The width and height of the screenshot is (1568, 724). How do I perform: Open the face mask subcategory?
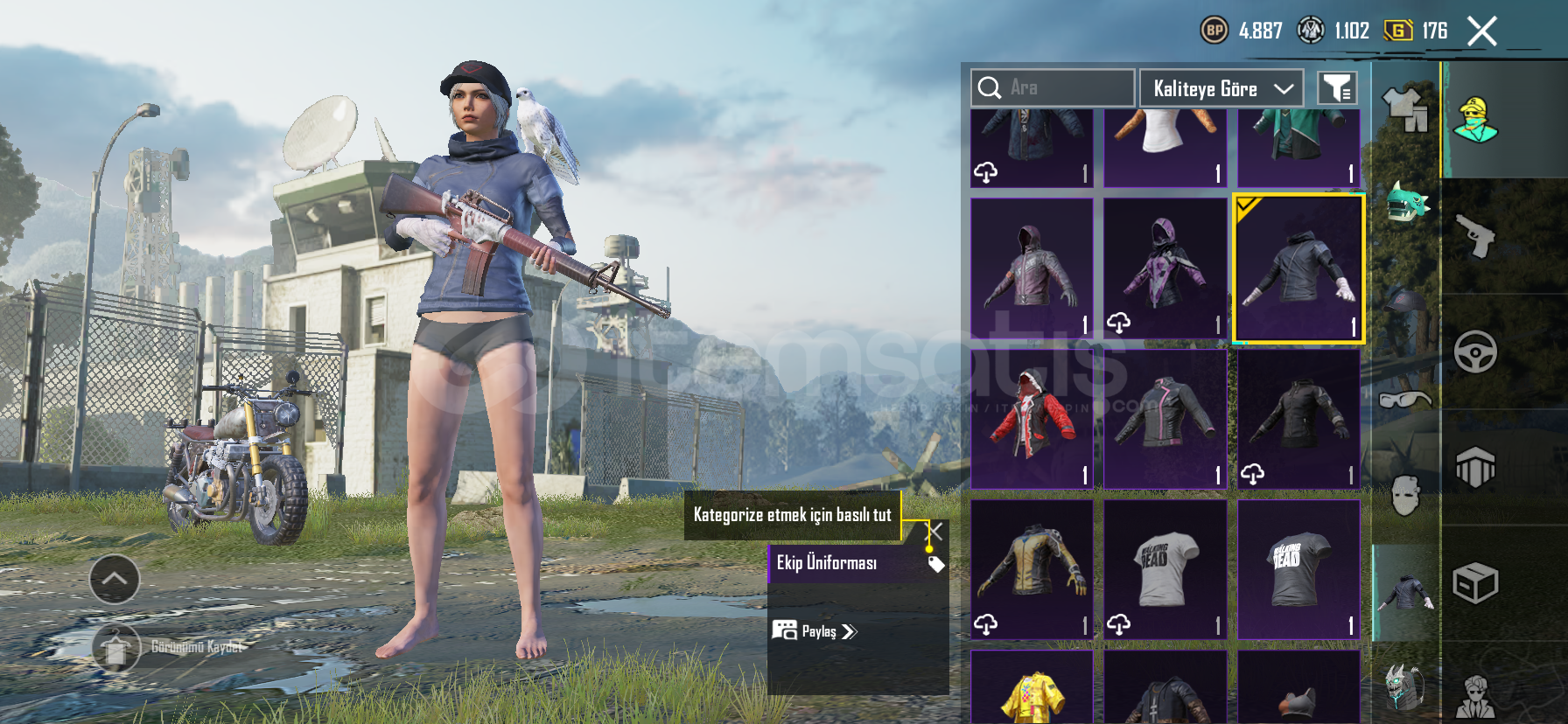[1405, 496]
